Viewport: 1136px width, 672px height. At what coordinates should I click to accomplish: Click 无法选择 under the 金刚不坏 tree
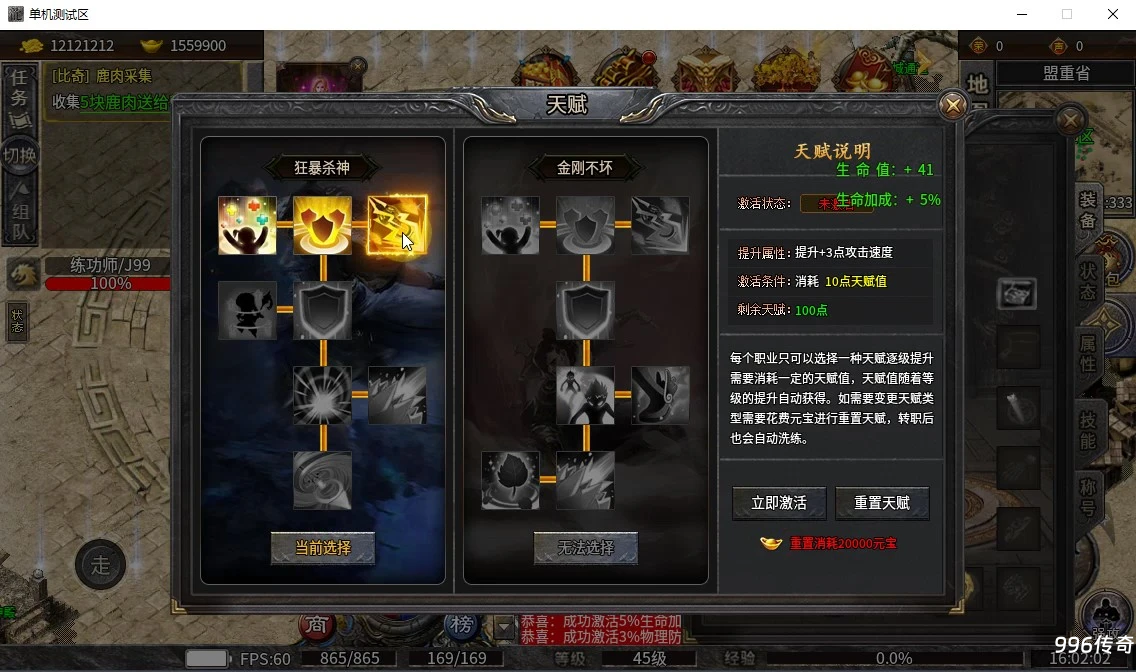coord(585,548)
